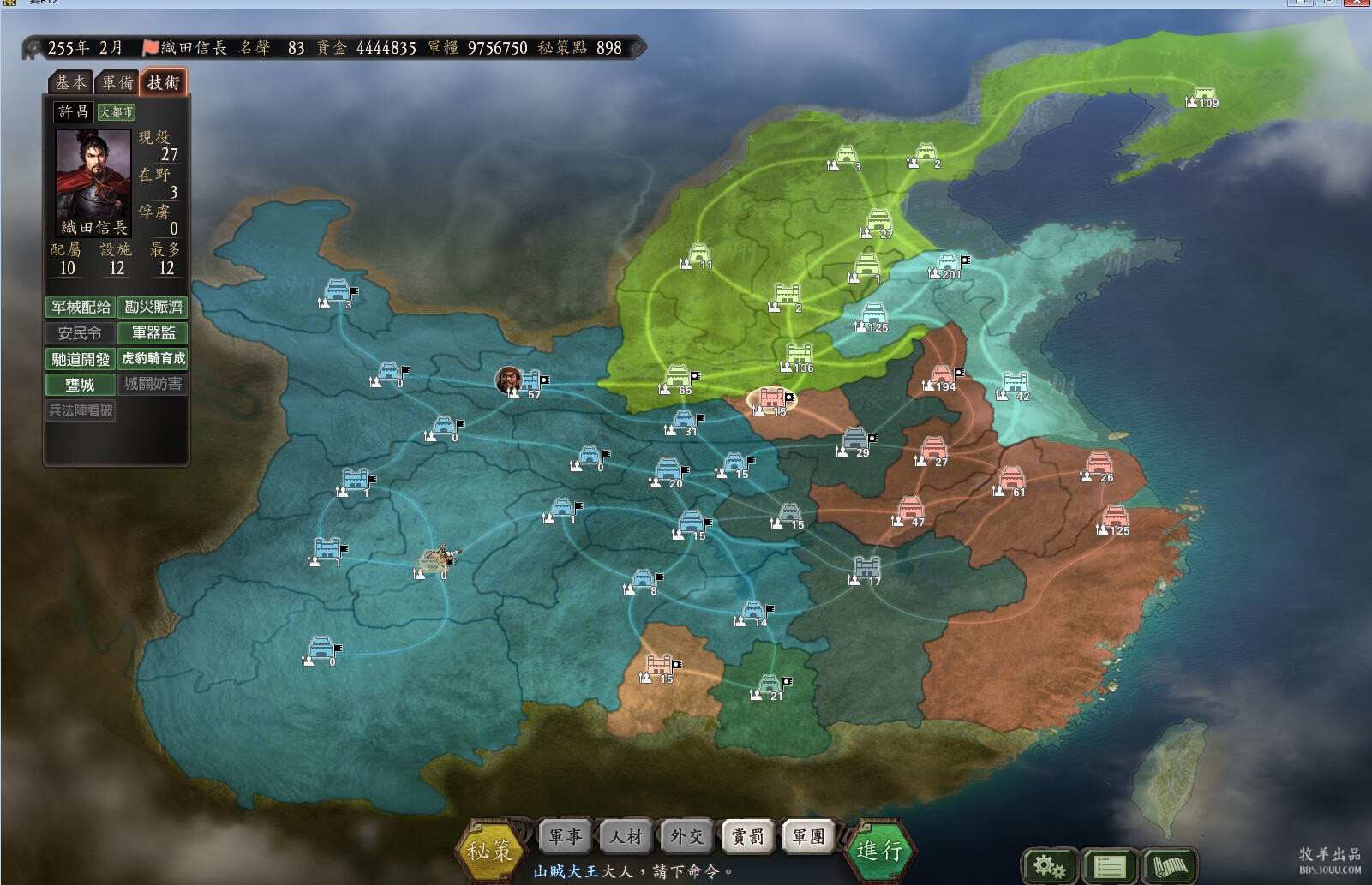Select the 技術 tab

(x=163, y=82)
